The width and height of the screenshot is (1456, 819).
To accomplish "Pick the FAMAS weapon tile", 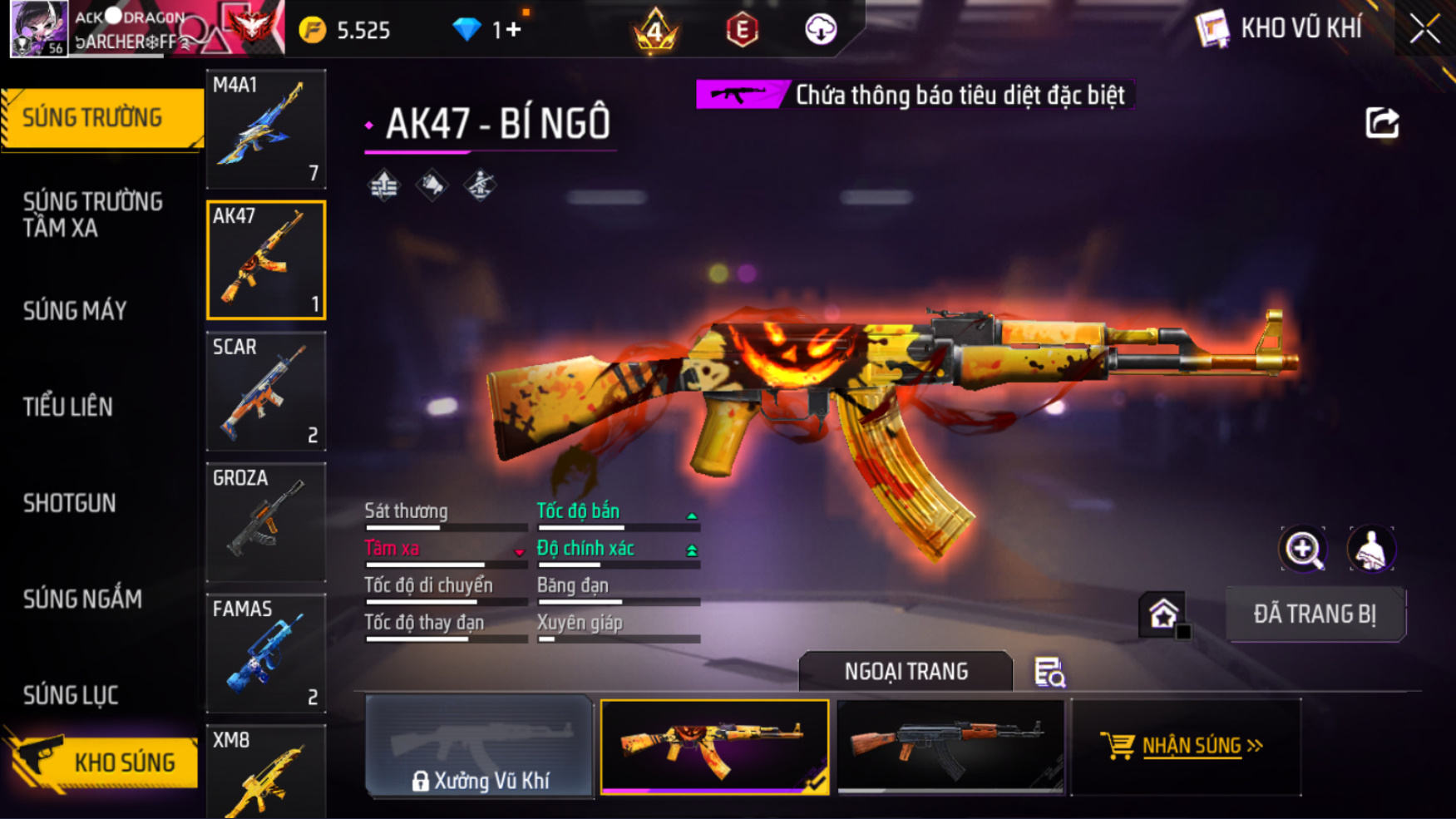I will pyautogui.click(x=266, y=653).
